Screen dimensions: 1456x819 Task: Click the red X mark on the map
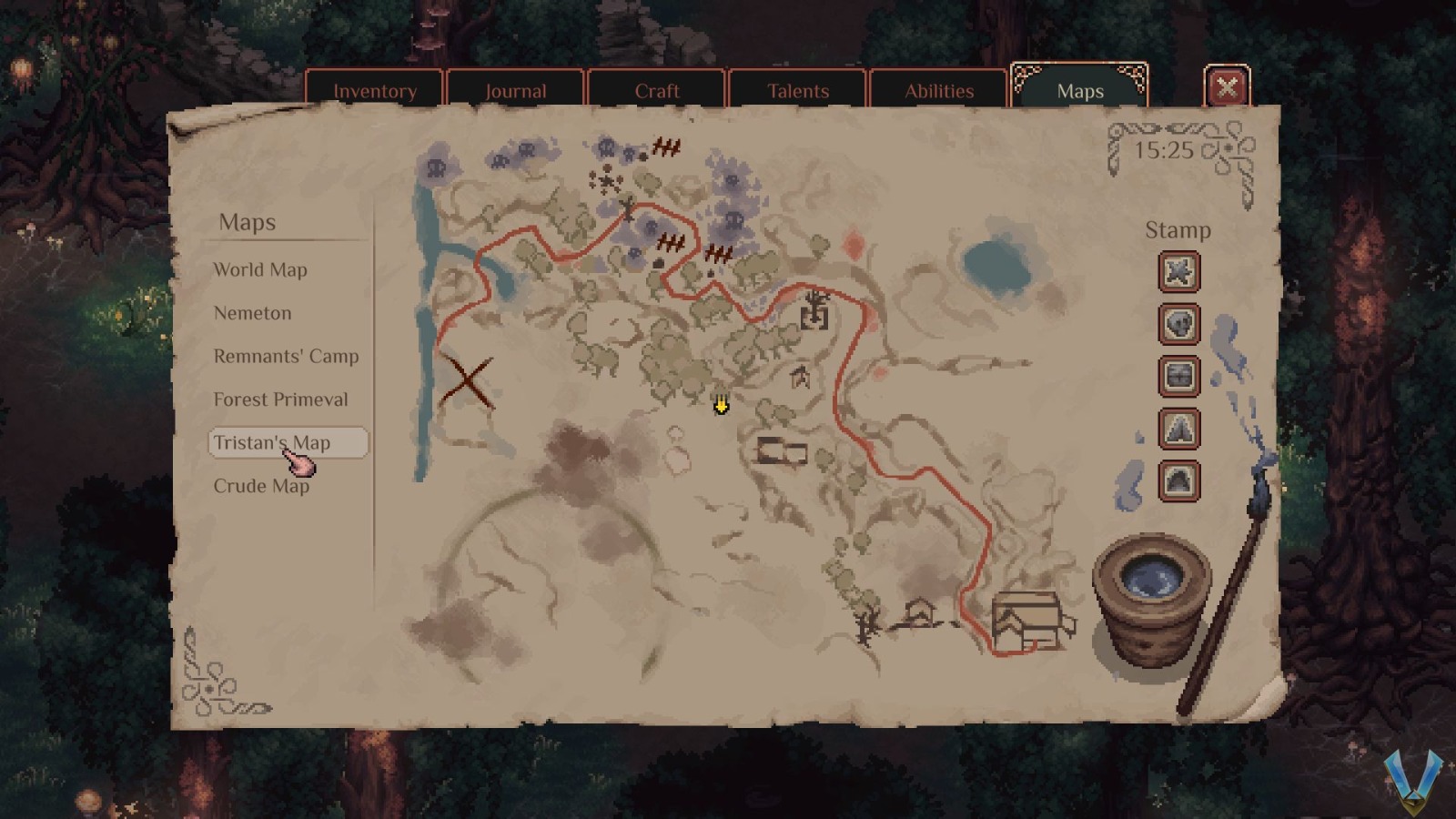pos(469,376)
